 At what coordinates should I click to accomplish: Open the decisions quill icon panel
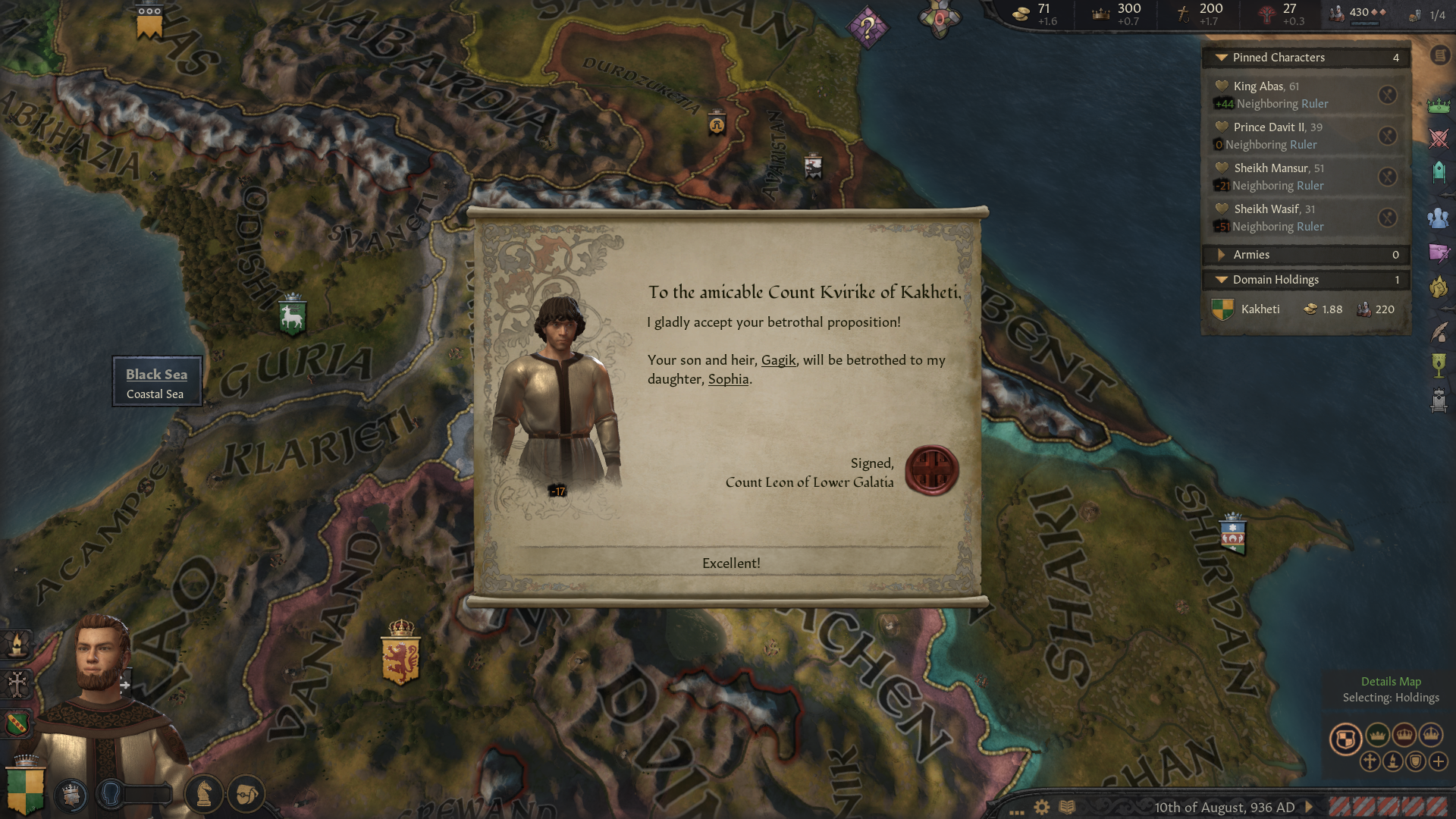[1438, 332]
